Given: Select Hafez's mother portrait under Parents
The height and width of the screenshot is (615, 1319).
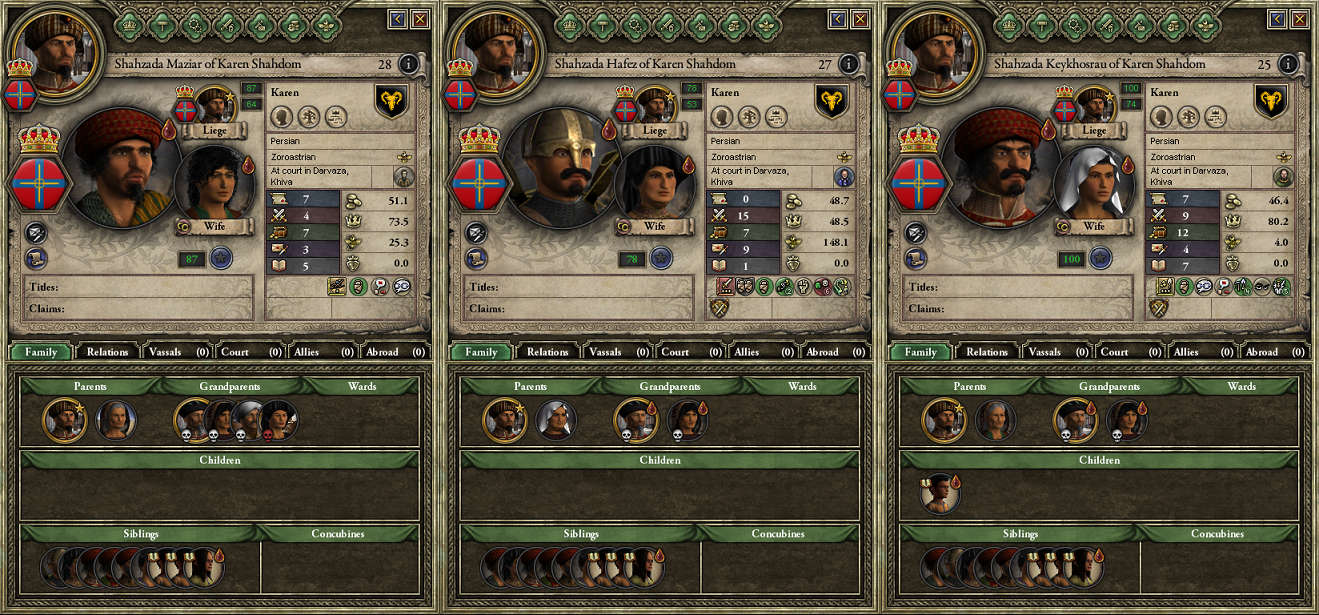Looking at the screenshot, I should point(555,419).
